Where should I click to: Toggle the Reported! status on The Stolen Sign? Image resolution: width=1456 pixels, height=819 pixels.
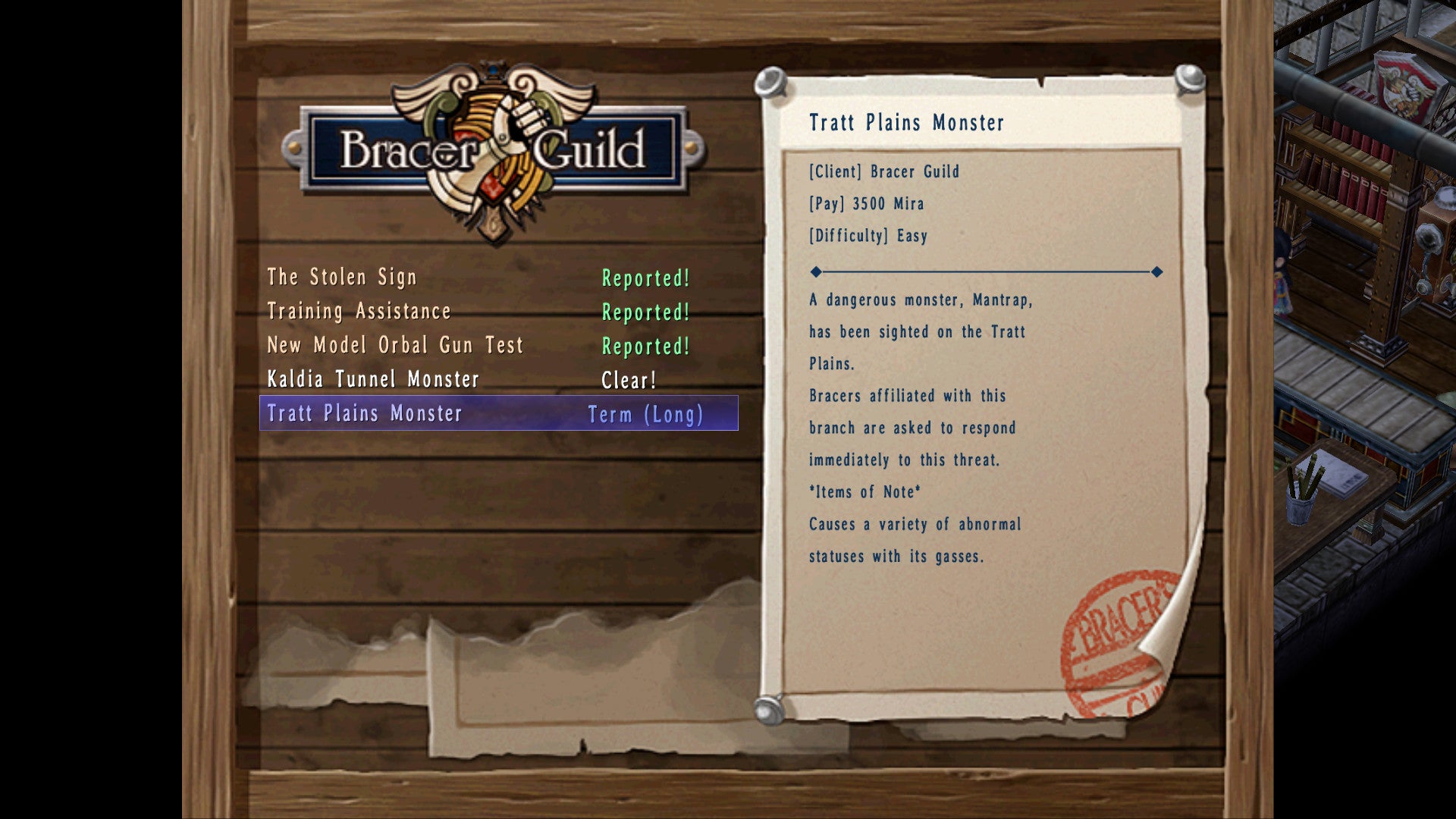pos(645,279)
